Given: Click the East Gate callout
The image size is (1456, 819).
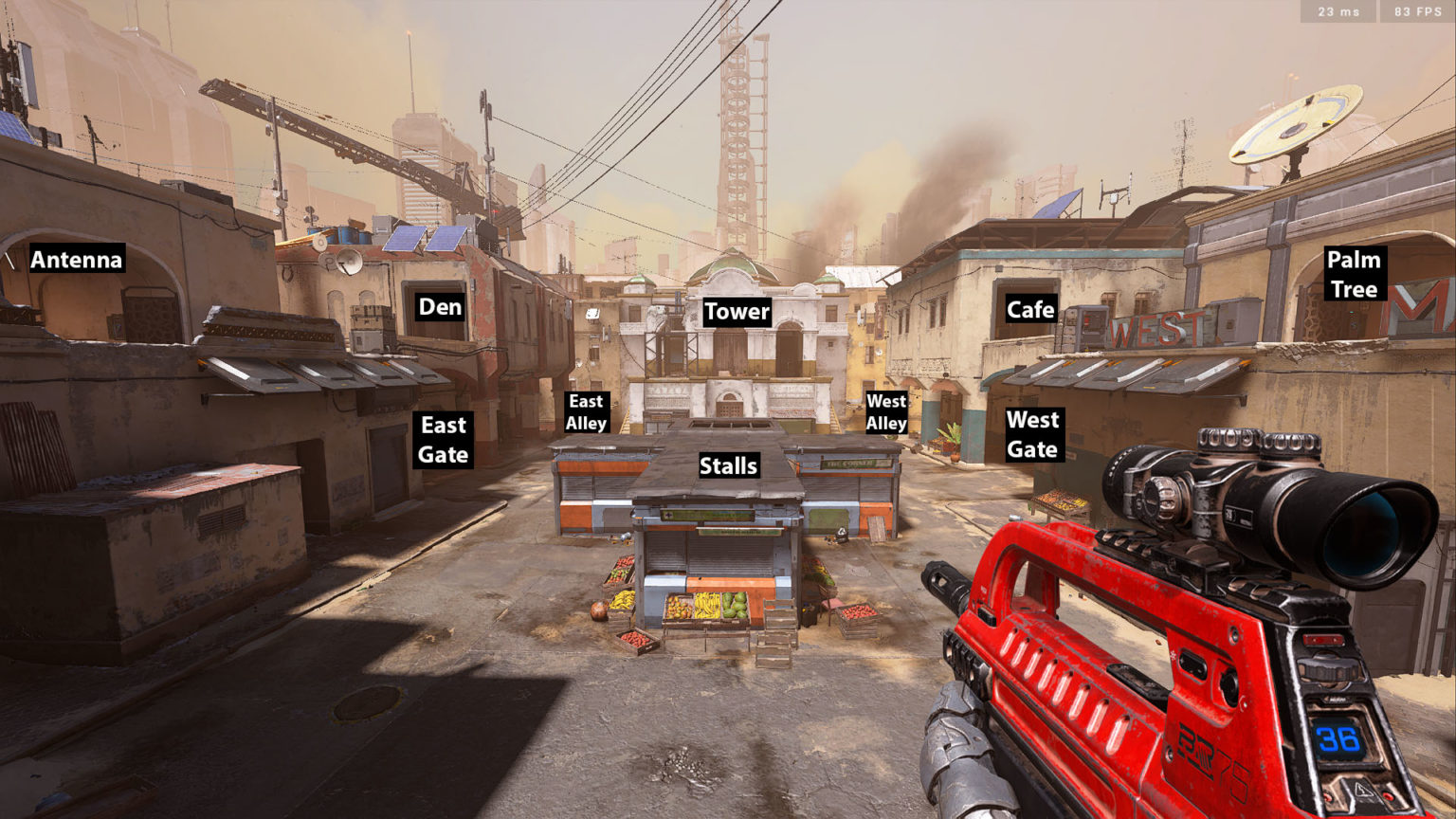Looking at the screenshot, I should click(x=444, y=440).
